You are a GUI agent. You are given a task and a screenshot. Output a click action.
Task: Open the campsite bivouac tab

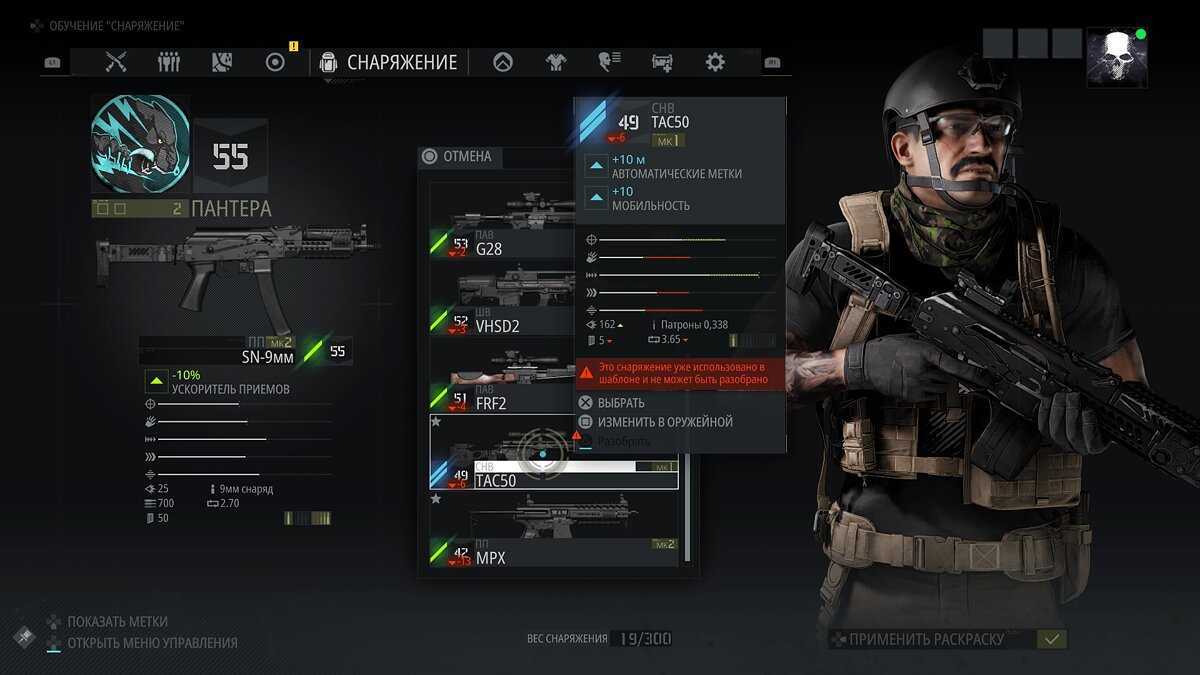point(503,62)
